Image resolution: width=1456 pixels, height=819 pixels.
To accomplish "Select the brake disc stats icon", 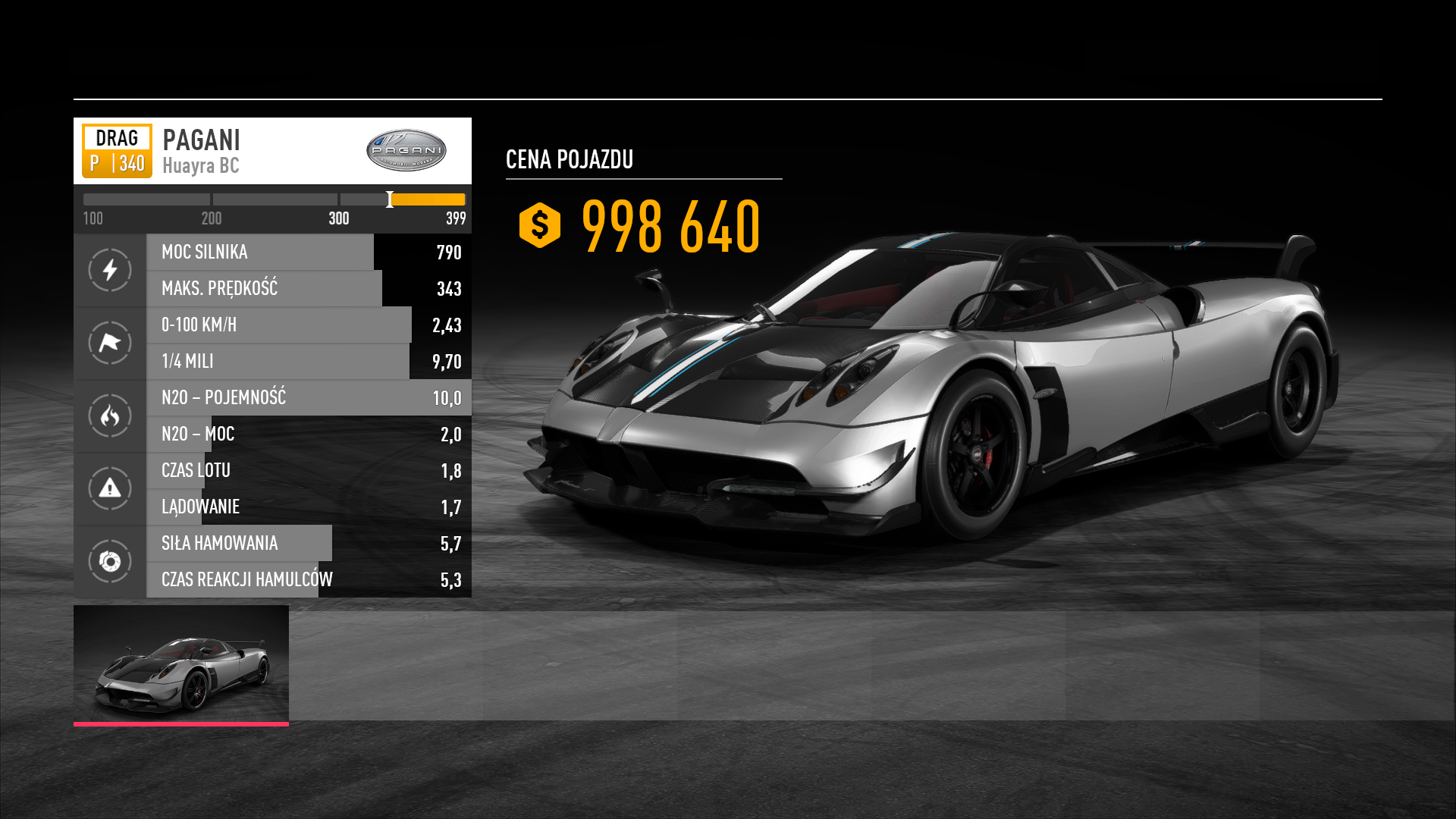I will [110, 561].
